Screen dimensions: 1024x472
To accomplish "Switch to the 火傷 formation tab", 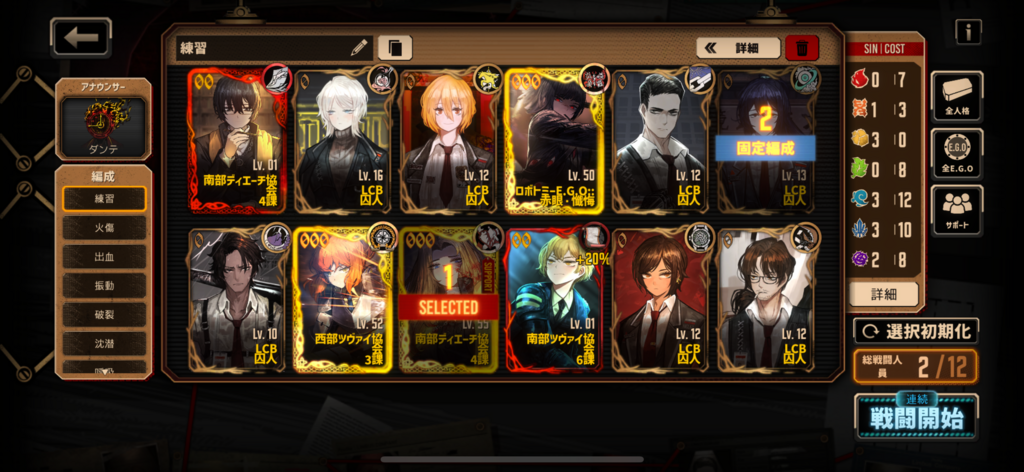I will tap(104, 228).
